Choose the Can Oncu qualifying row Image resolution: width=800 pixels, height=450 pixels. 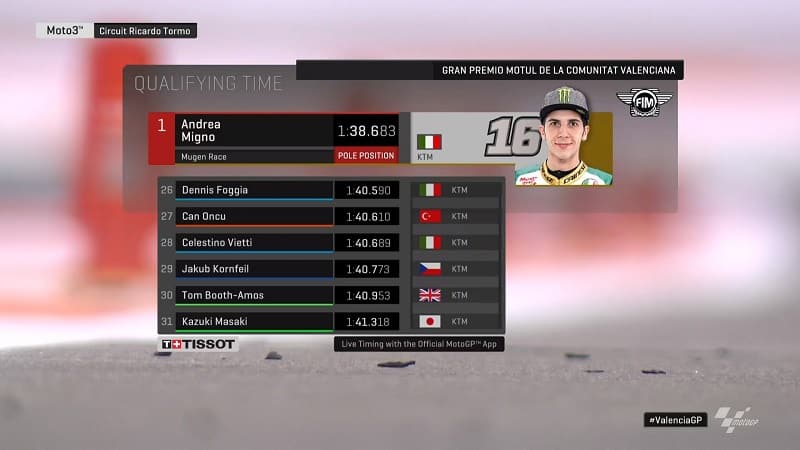pyautogui.click(x=330, y=216)
